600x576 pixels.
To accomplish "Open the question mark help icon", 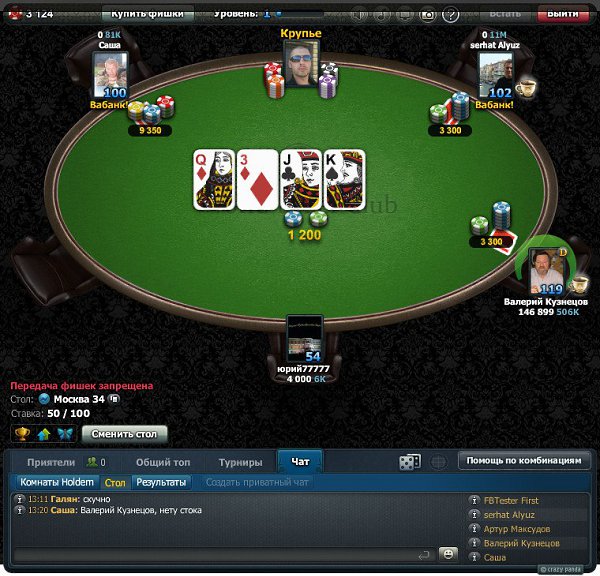I will [x=451, y=15].
